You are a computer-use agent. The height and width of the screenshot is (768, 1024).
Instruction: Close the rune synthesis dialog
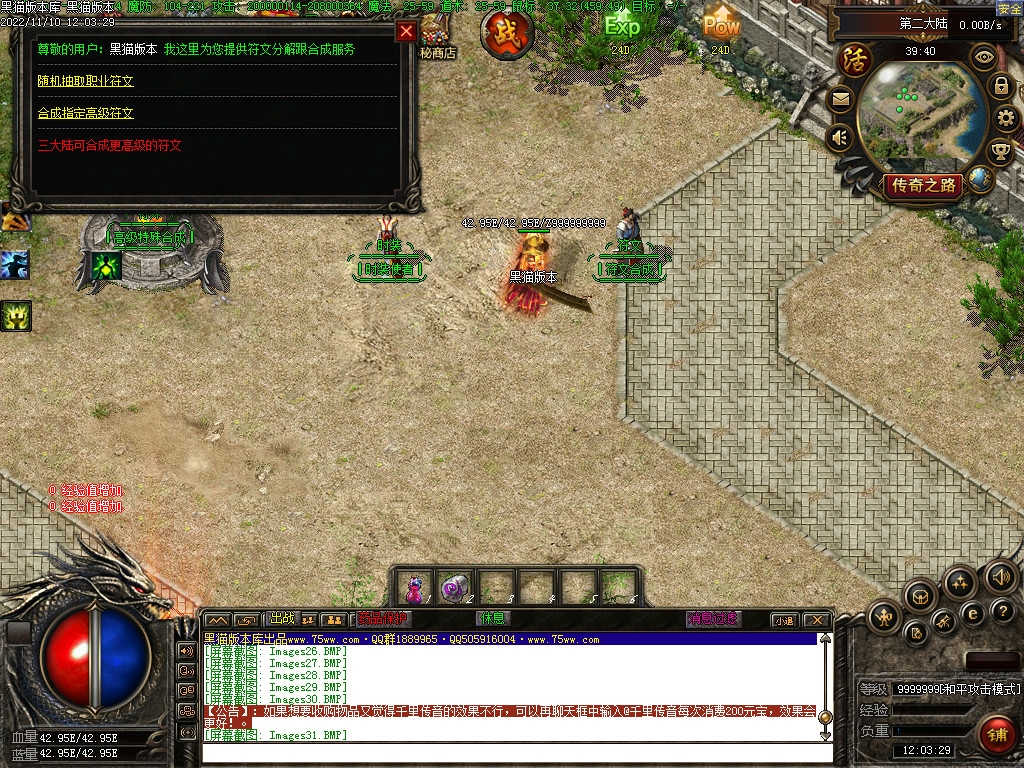pyautogui.click(x=406, y=31)
